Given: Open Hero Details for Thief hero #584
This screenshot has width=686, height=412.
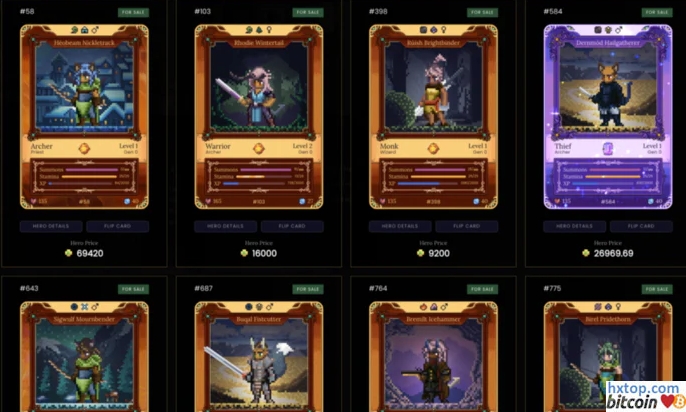Looking at the screenshot, I should click(575, 227).
